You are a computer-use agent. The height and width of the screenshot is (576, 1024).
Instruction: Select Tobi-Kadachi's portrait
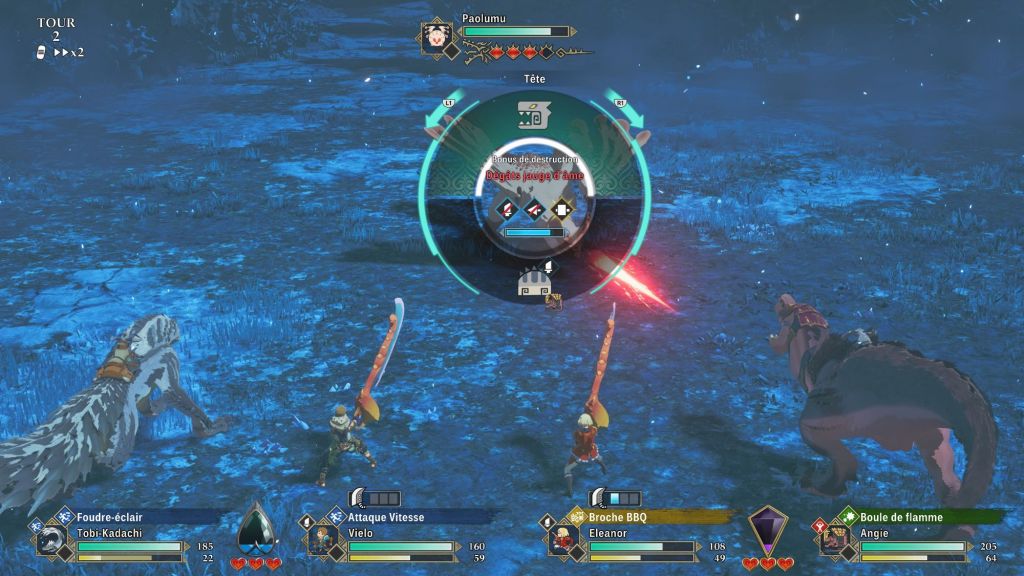tap(51, 541)
